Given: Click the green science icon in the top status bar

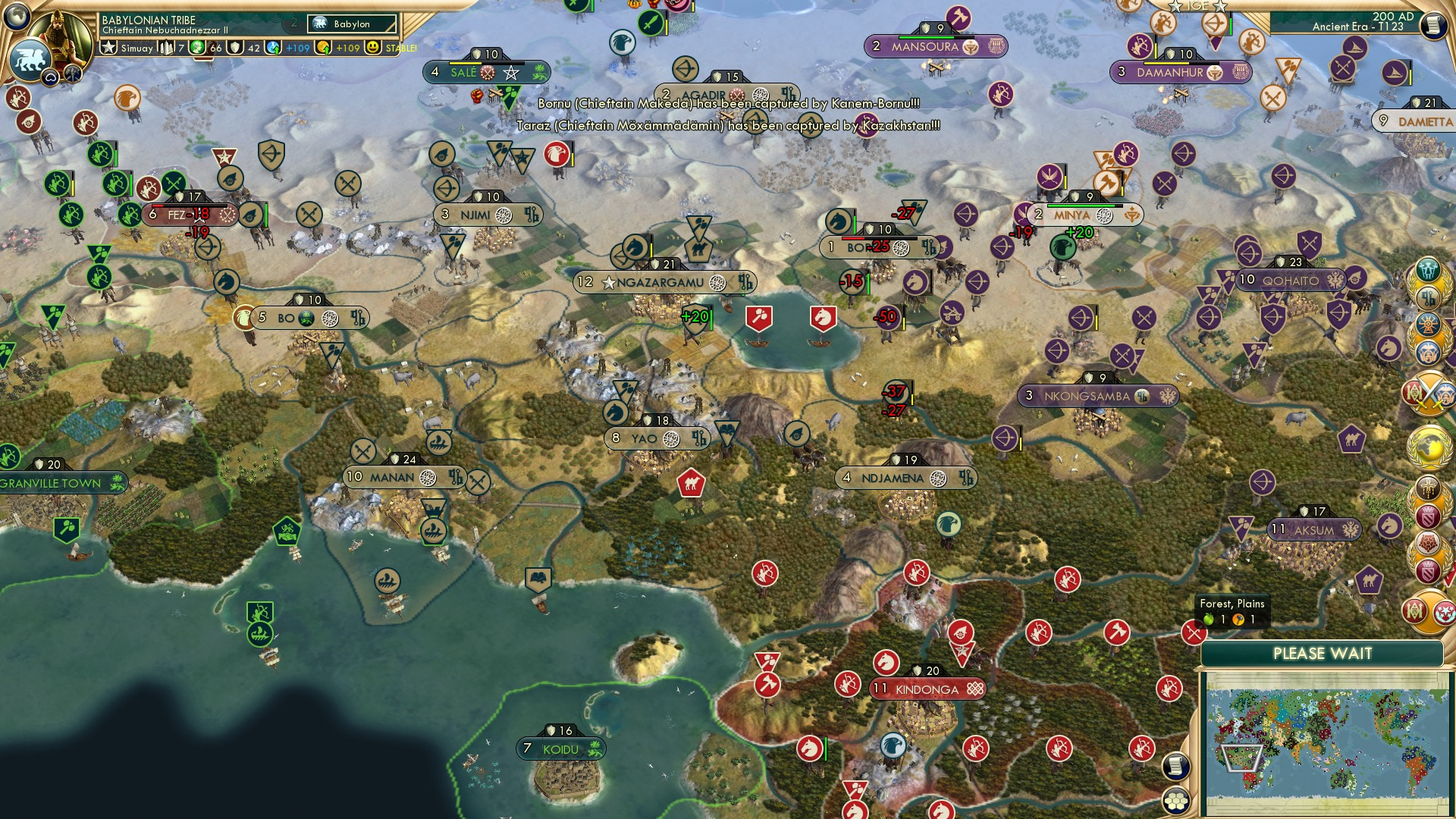Looking at the screenshot, I should [197, 47].
